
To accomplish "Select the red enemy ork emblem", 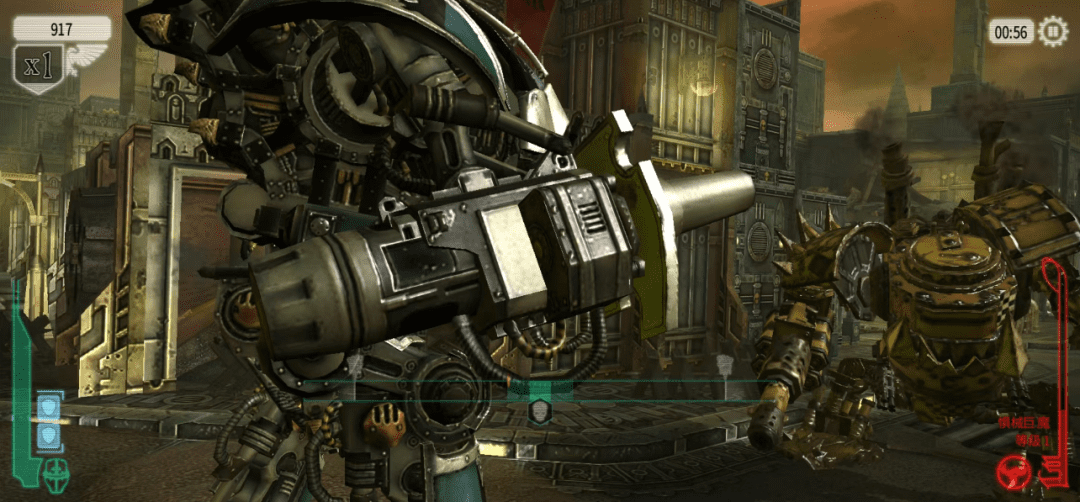I will (x=1020, y=470).
